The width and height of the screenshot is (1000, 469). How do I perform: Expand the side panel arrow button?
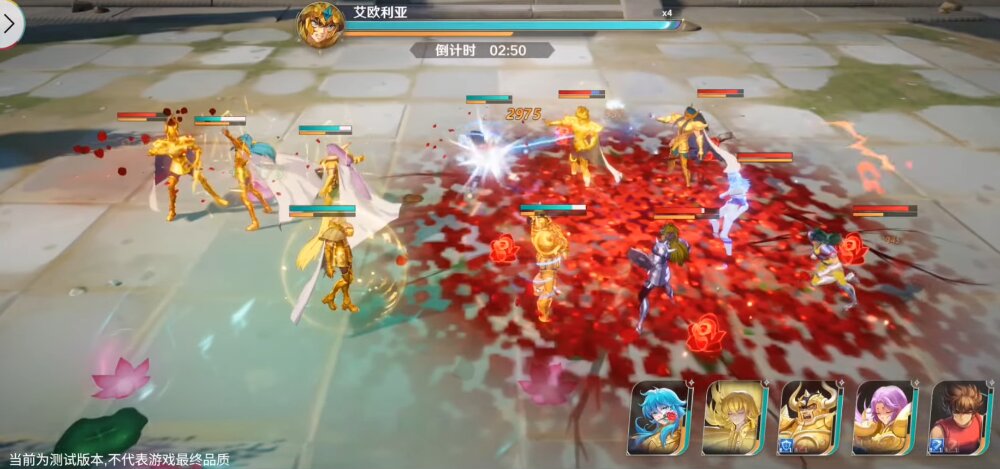(x=9, y=24)
